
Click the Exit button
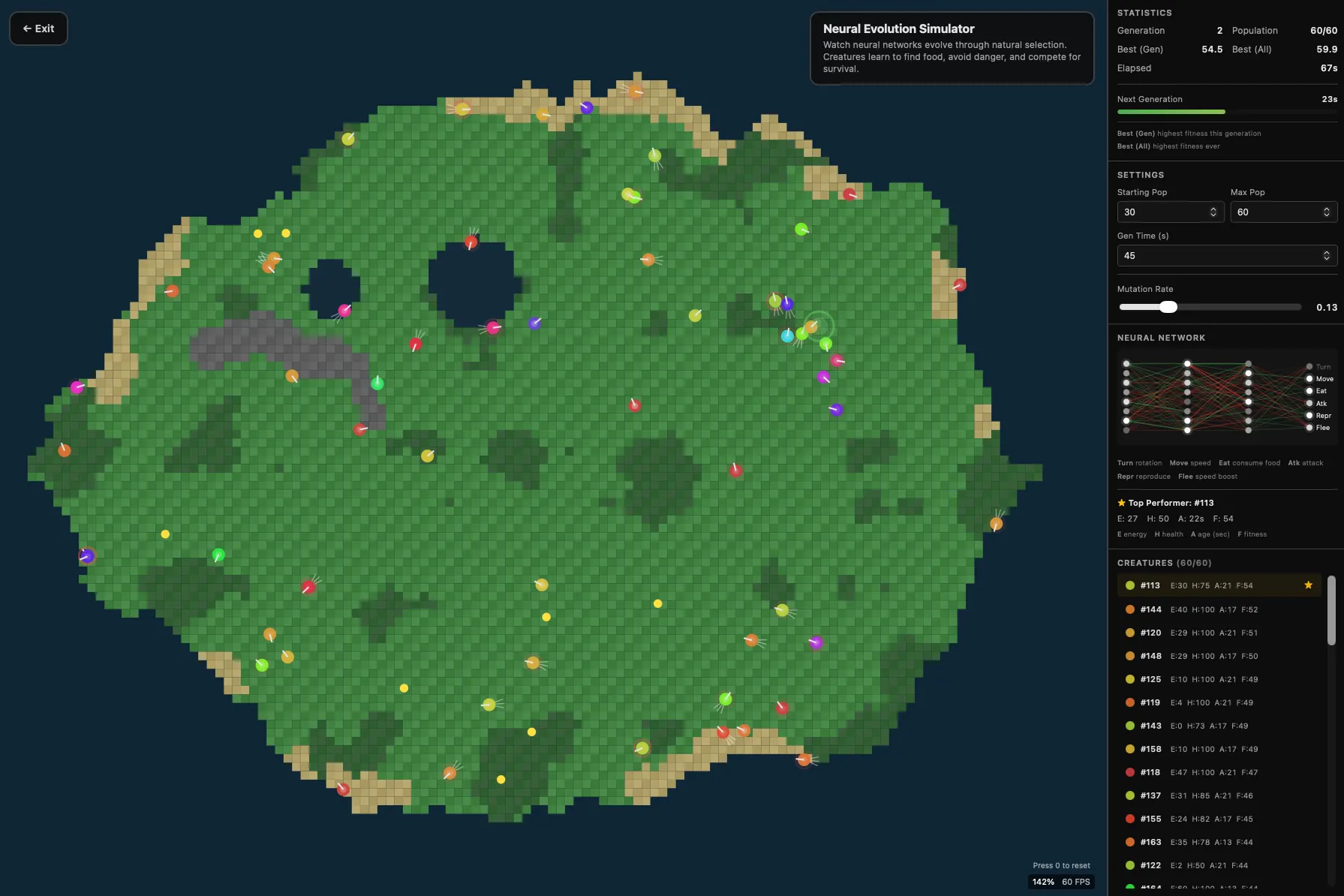(x=38, y=28)
